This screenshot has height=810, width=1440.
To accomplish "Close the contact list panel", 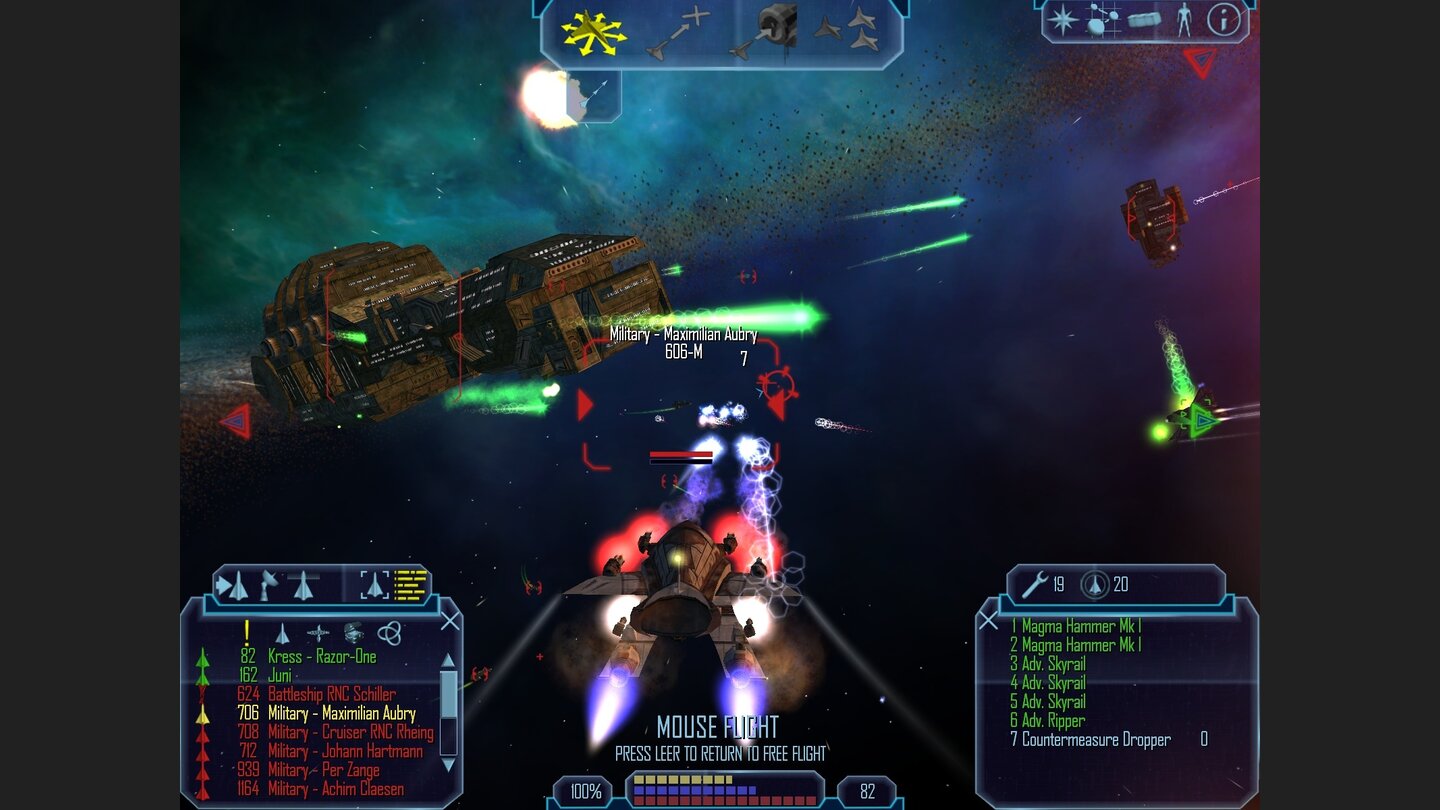I will (450, 621).
